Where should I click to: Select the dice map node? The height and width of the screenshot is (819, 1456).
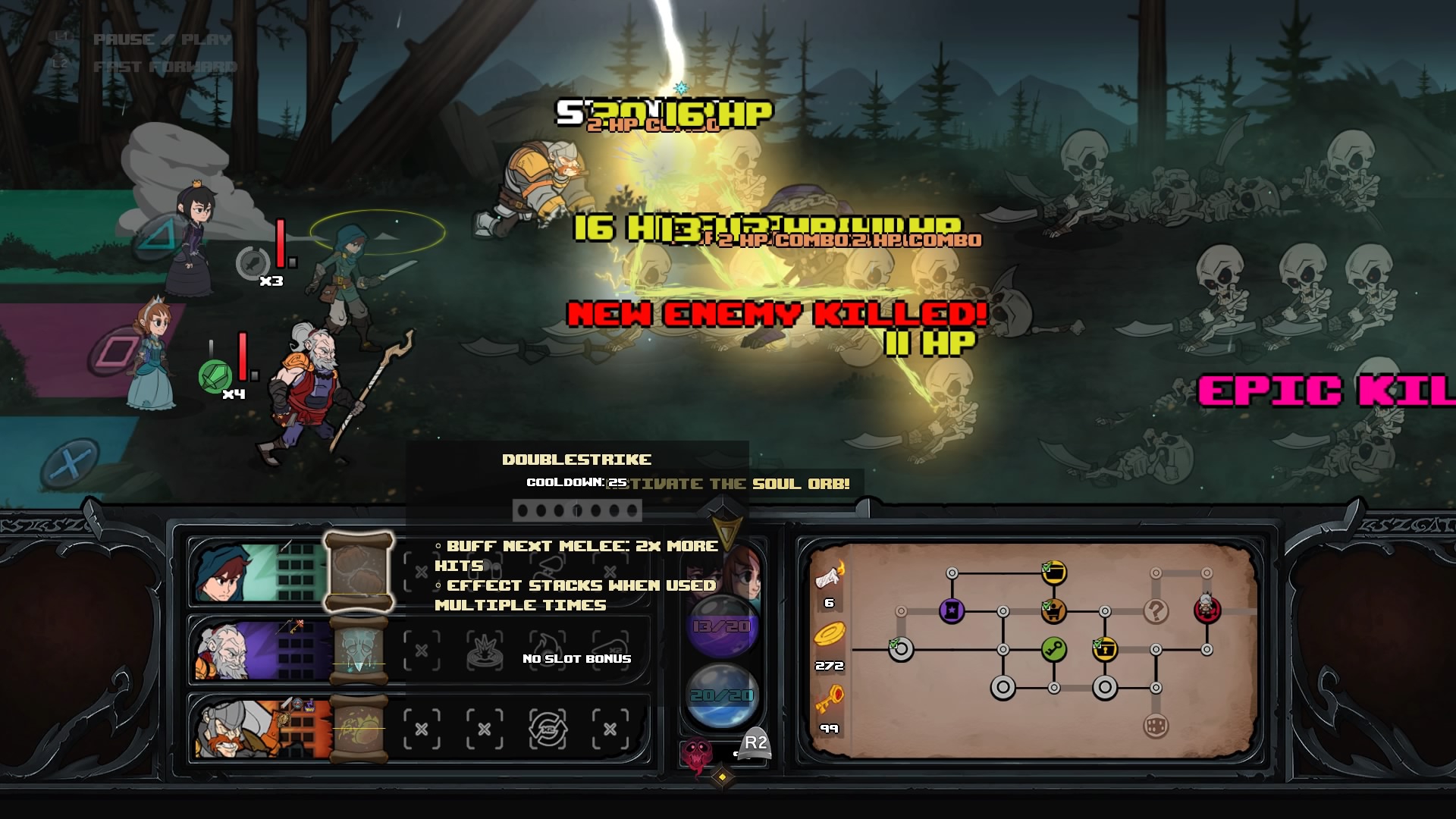1156,726
